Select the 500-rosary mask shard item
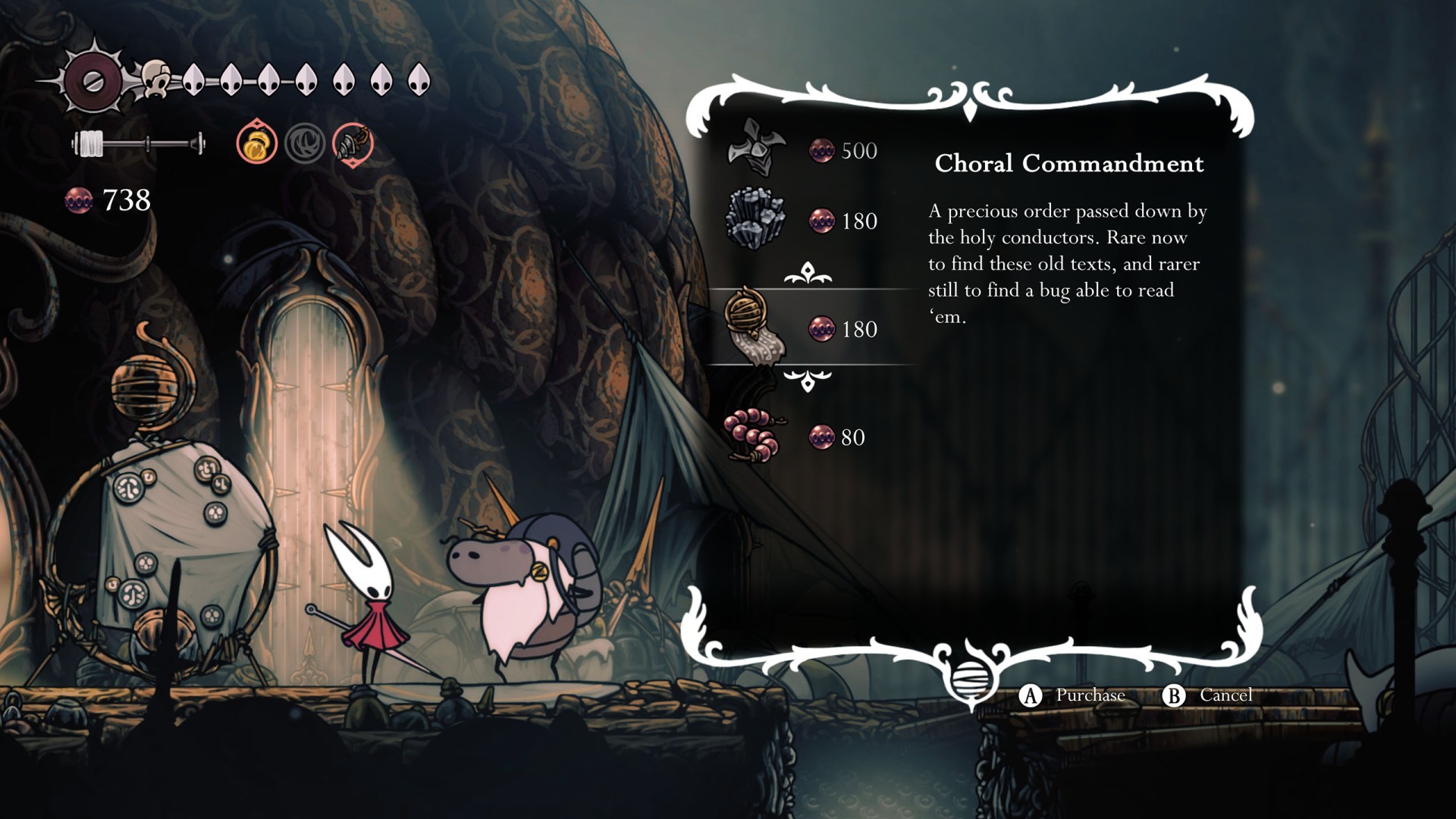 754,149
